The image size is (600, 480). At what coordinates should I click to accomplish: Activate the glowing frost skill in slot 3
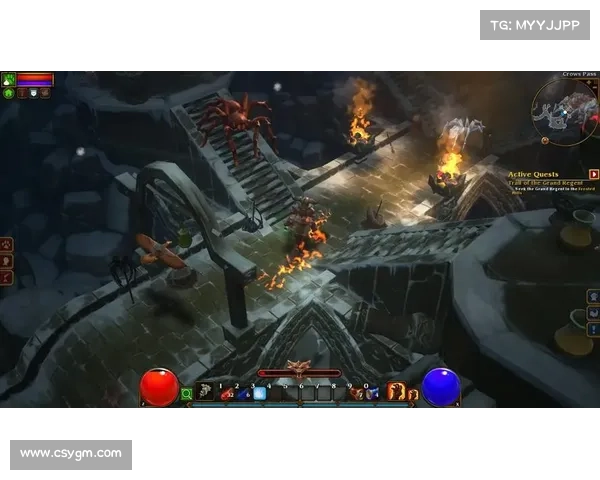pos(259,393)
